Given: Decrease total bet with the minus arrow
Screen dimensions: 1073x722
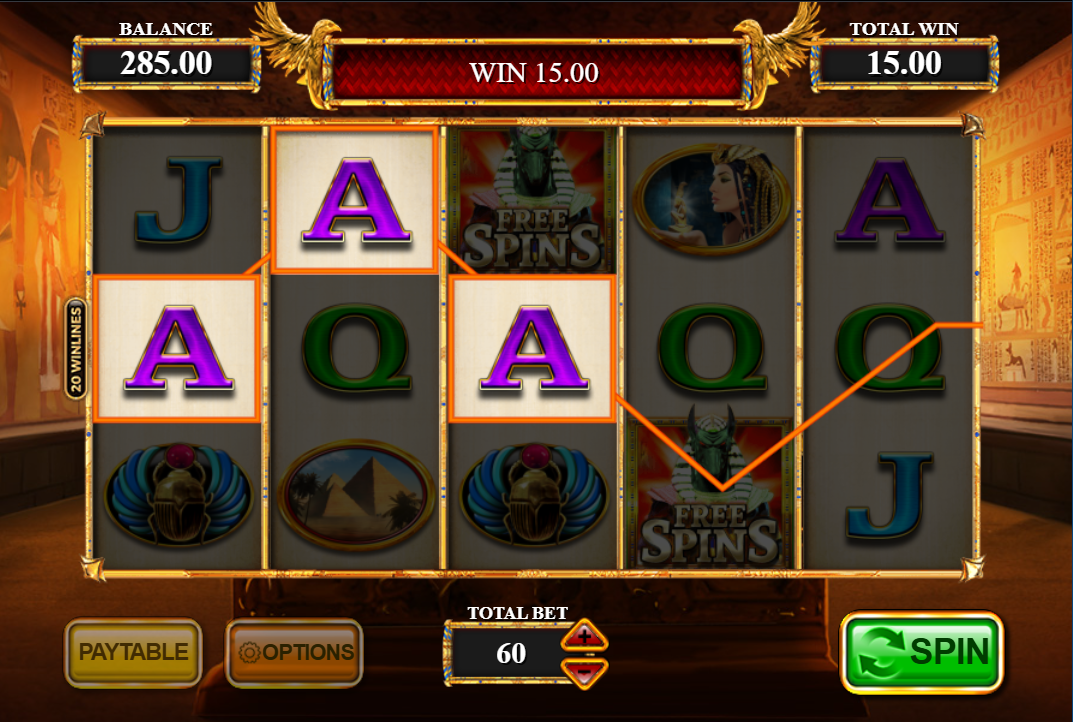Looking at the screenshot, I should [x=585, y=669].
